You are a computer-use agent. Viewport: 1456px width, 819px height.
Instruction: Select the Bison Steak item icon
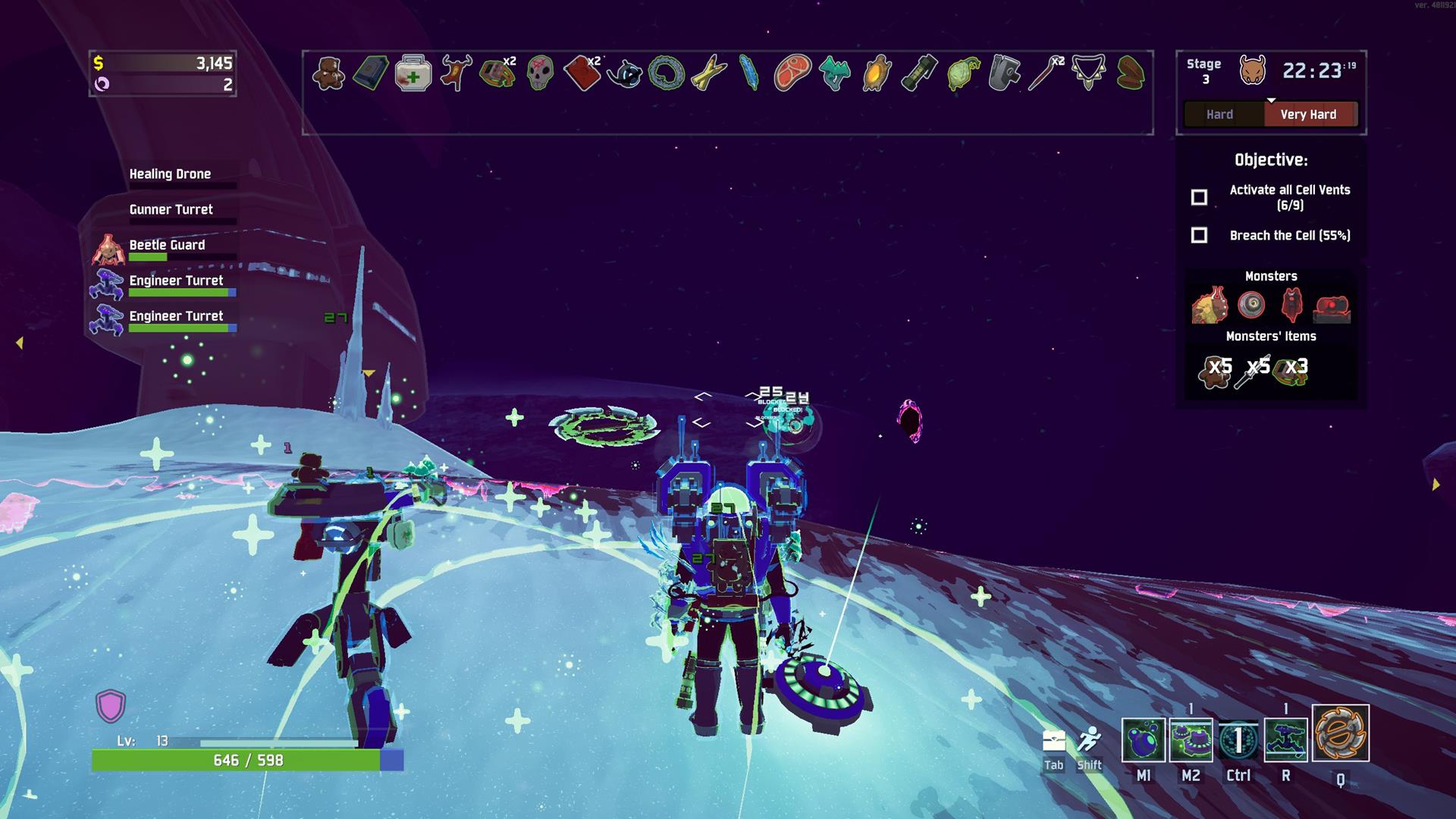pyautogui.click(x=792, y=74)
